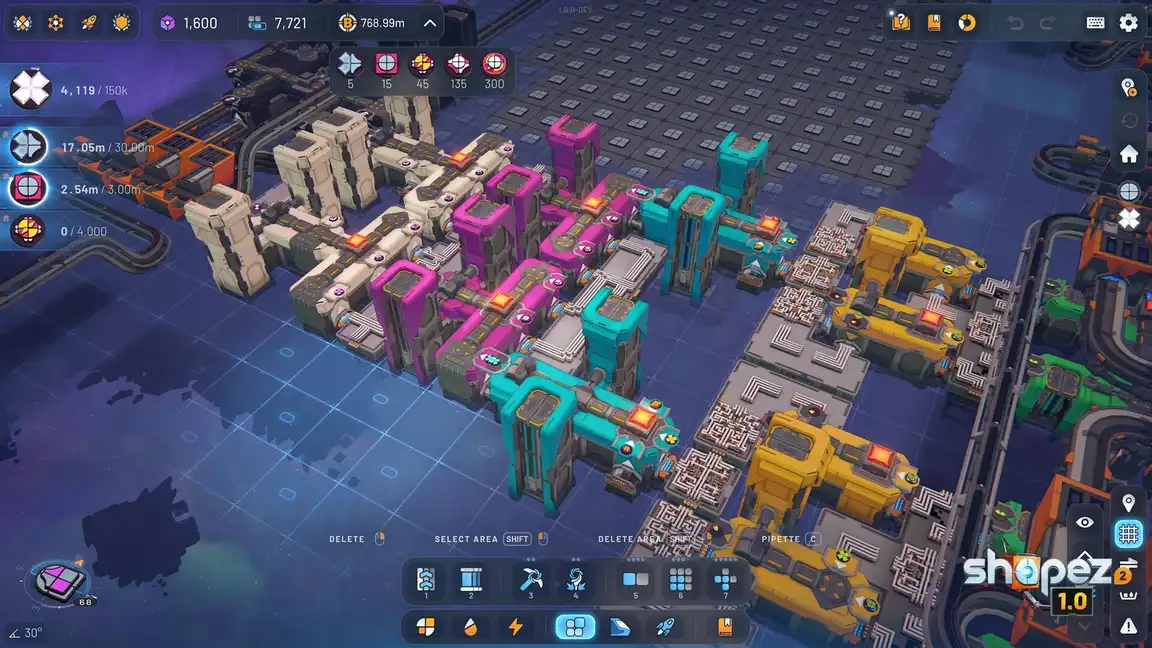Click the rotation compass at bottom left
Screen dimensions: 1152x648
click(x=62, y=579)
